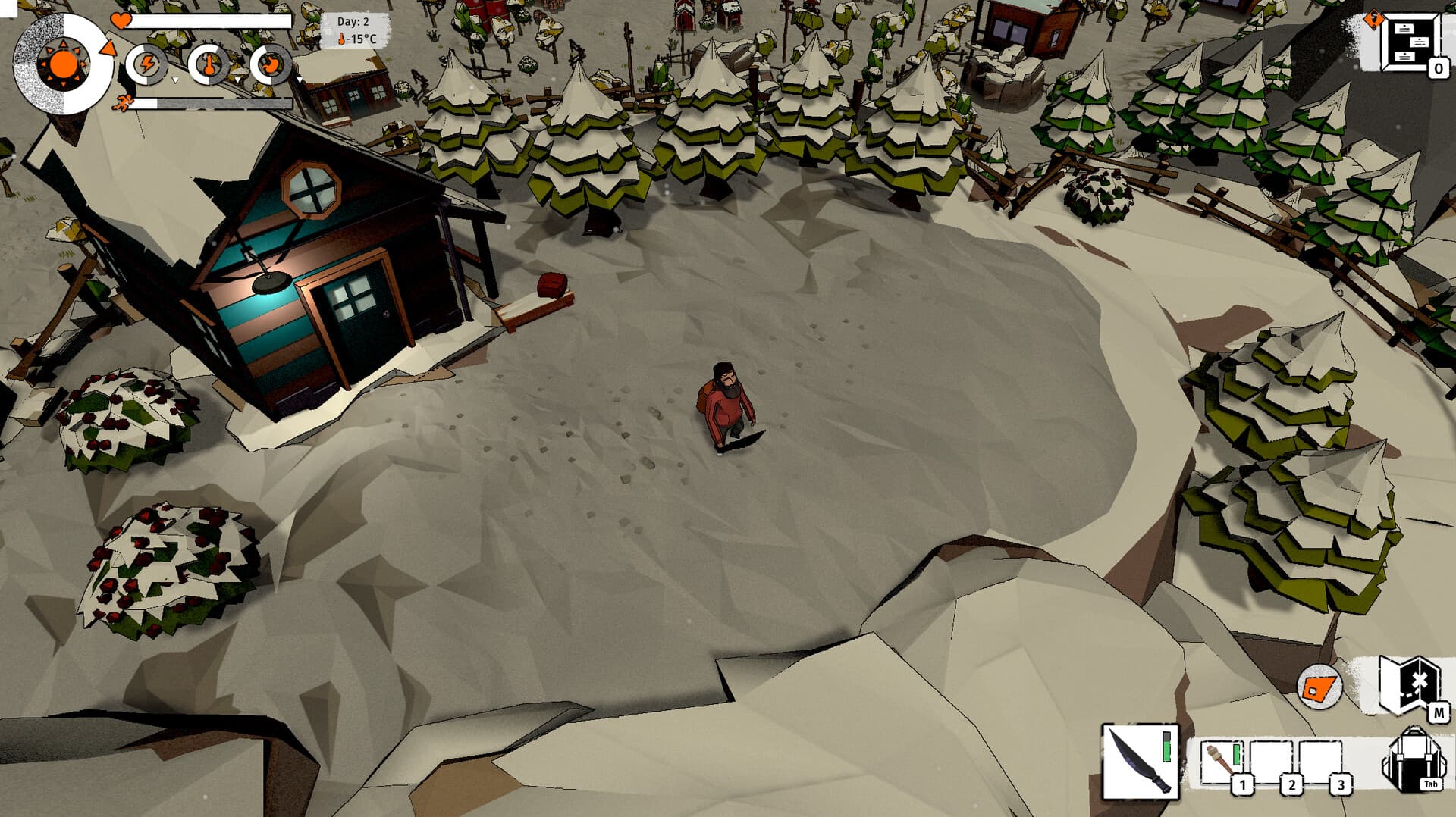Click the orange heart health icon

pyautogui.click(x=121, y=21)
